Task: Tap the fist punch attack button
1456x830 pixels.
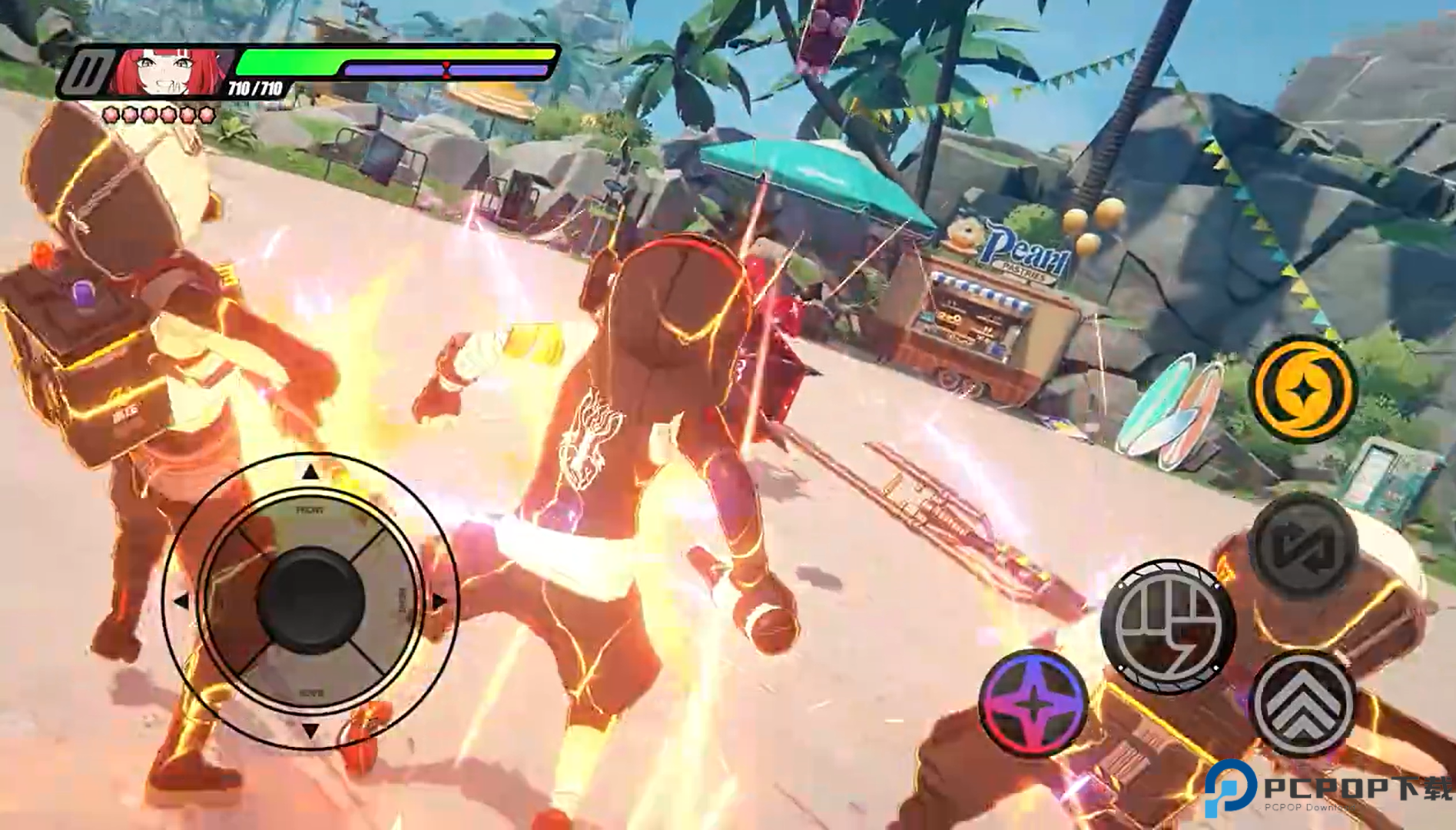Action: (x=1166, y=625)
